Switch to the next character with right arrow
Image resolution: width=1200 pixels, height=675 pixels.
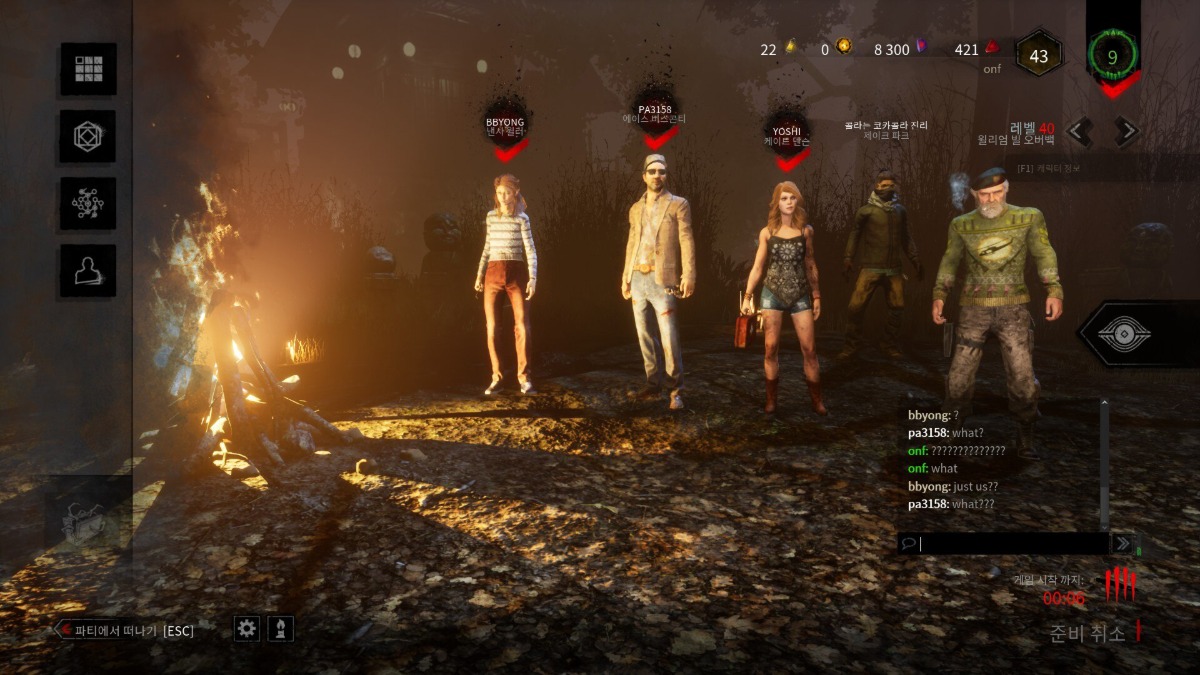(1126, 131)
